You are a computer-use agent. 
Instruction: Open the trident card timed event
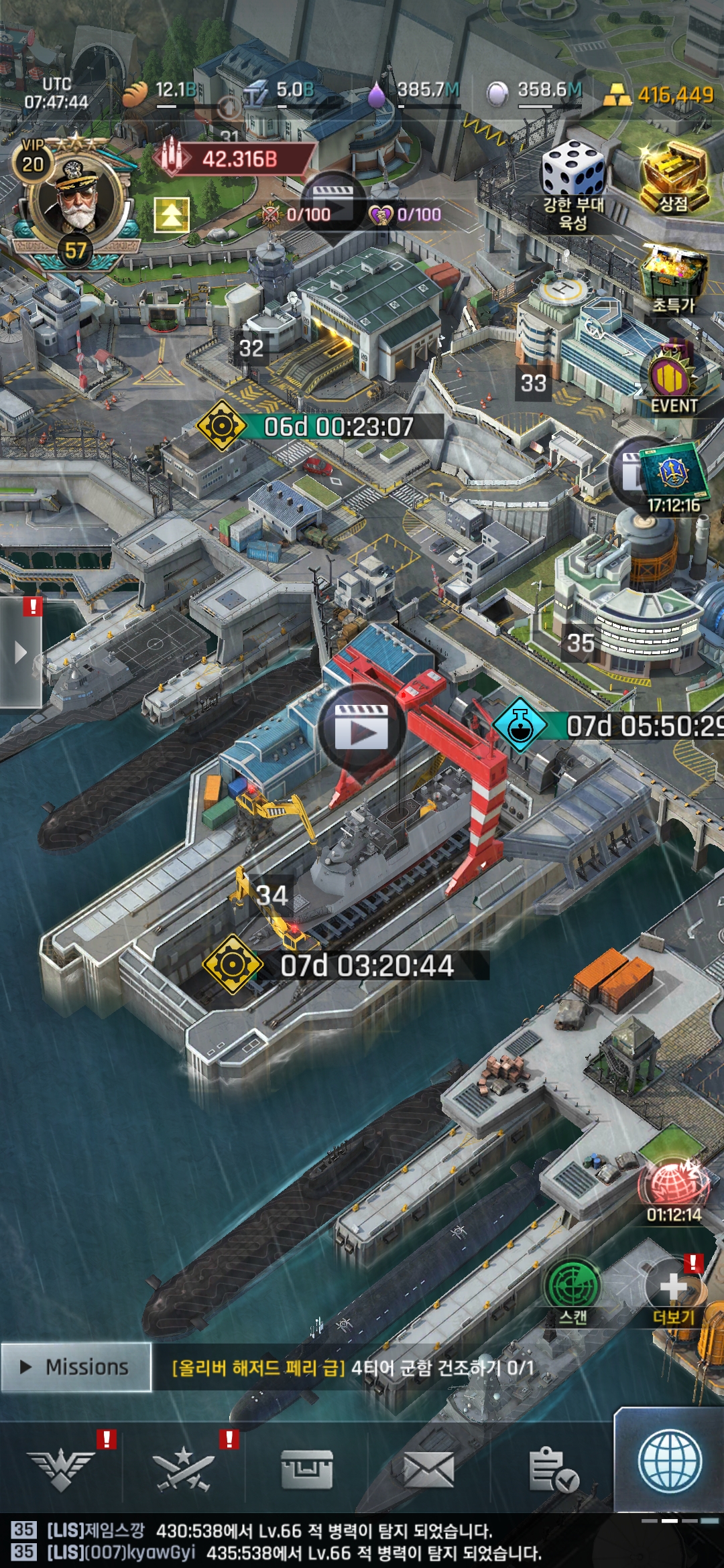pyautogui.click(x=673, y=474)
